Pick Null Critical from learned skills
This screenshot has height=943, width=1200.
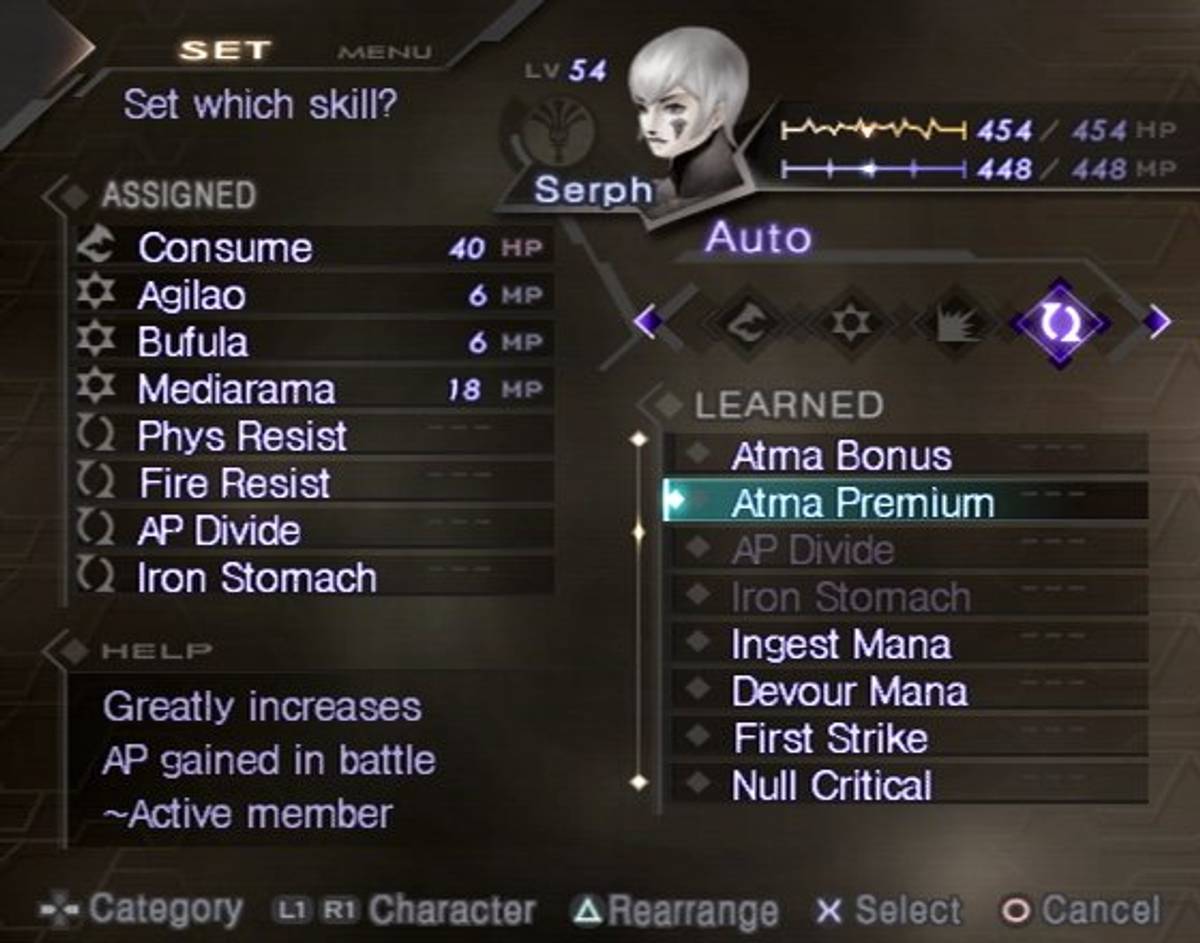[905, 785]
